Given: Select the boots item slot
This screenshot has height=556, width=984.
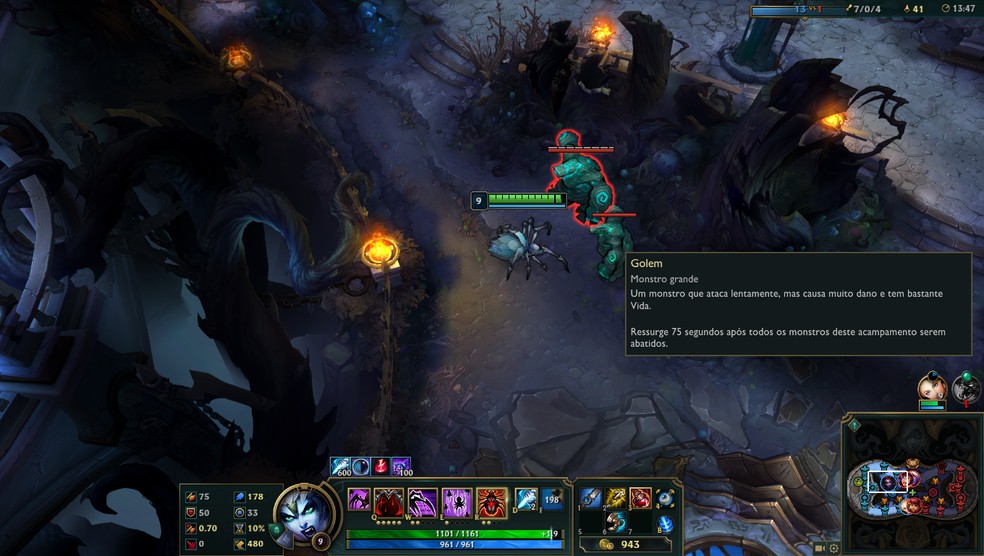Looking at the screenshot, I should 615,522.
